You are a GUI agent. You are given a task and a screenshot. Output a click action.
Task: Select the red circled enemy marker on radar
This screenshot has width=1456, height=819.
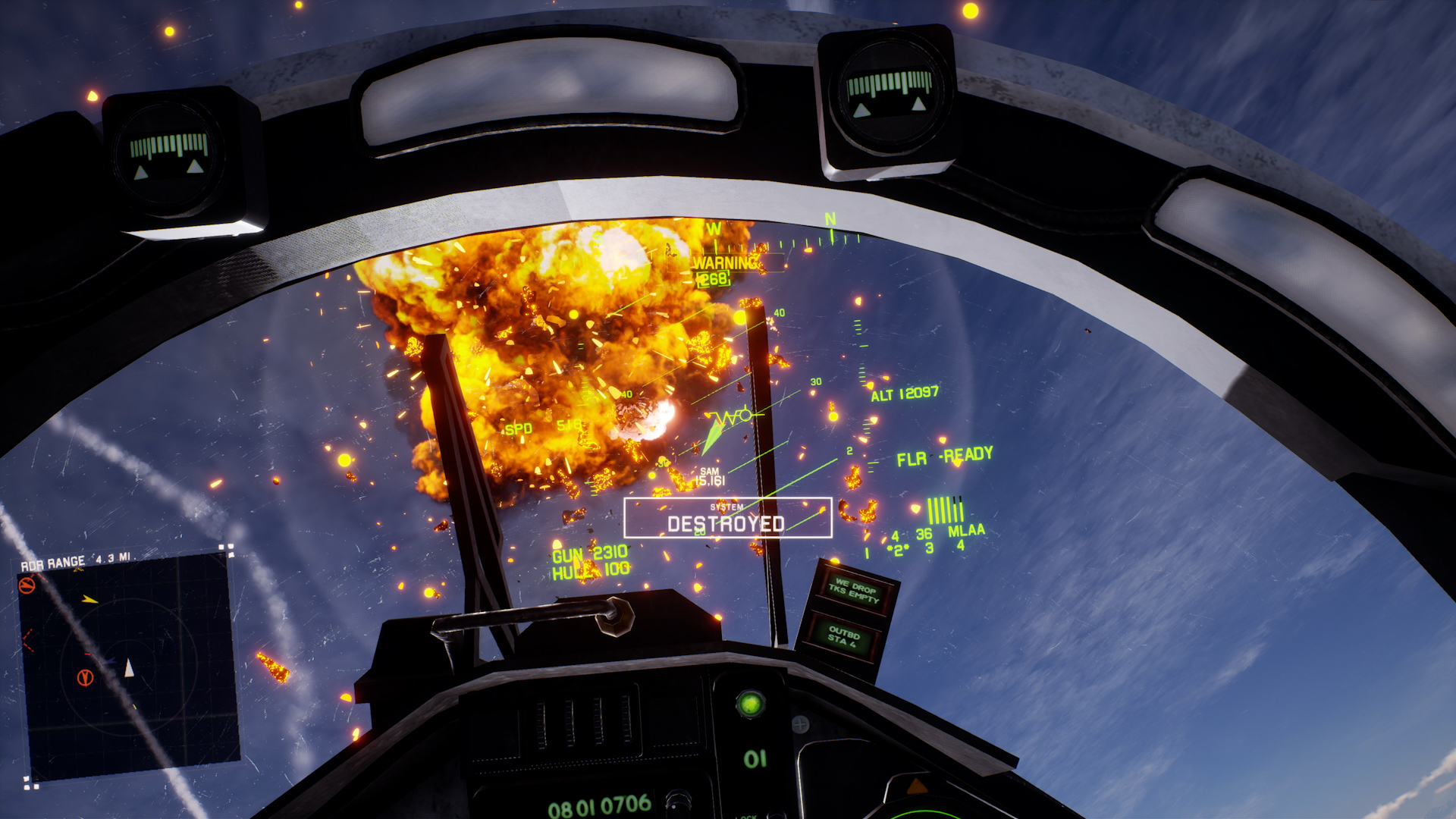click(86, 677)
